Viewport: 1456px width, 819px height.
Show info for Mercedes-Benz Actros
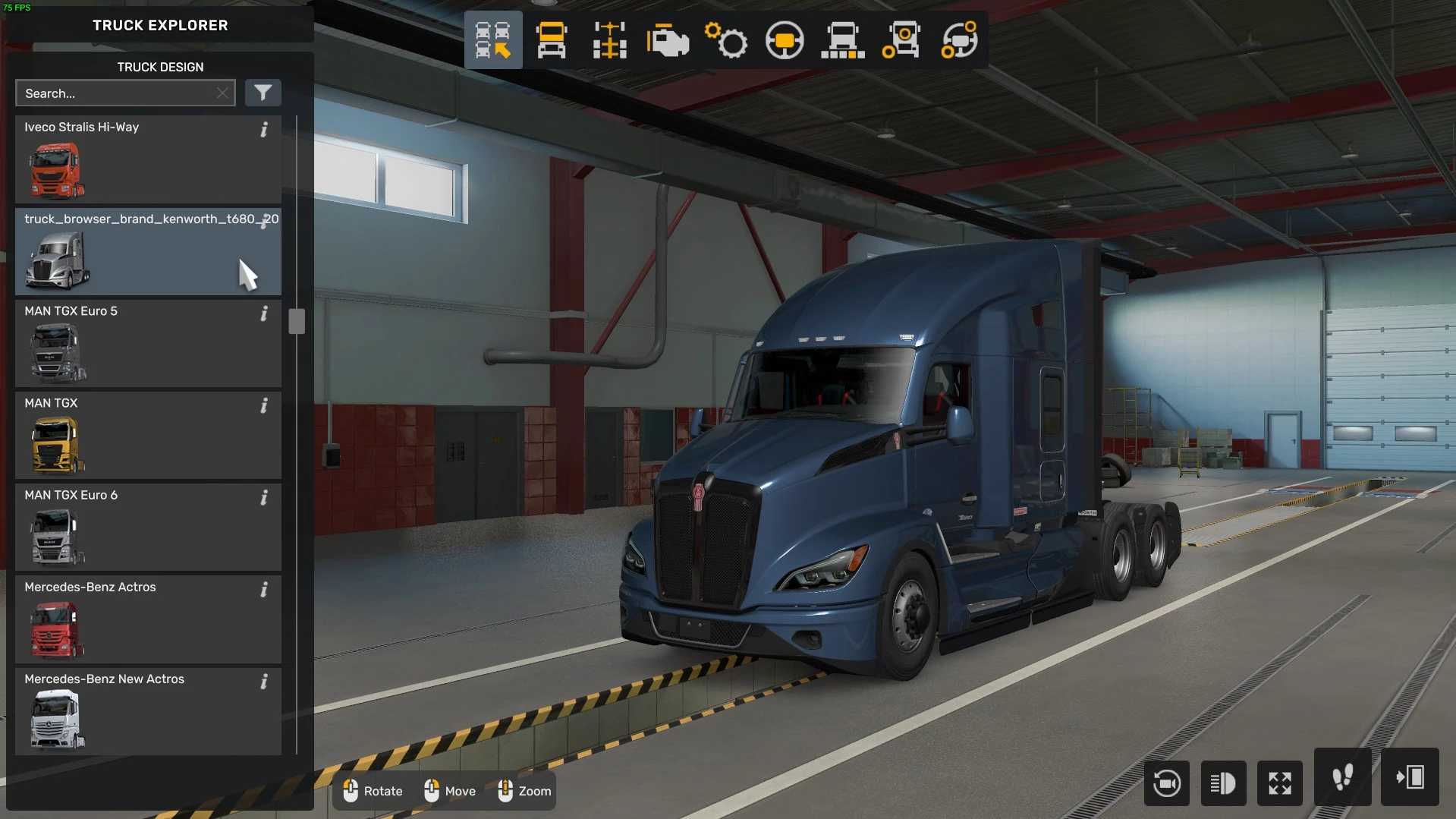(x=264, y=590)
